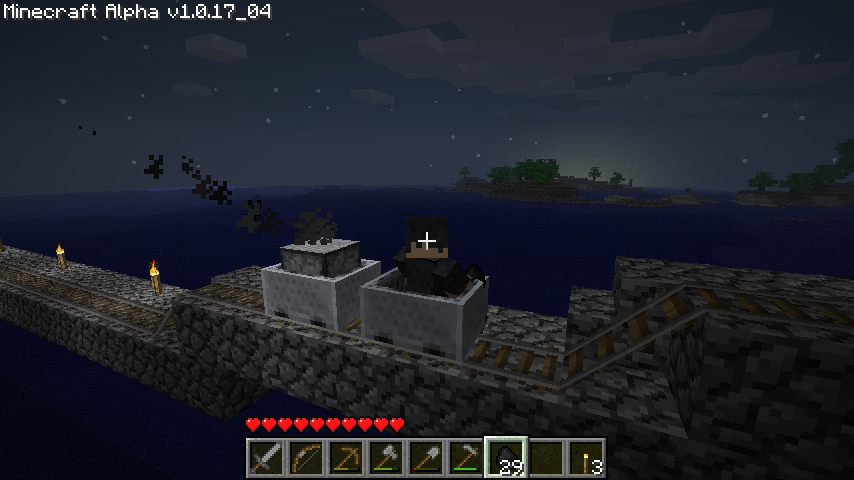
Task: Select the sword hotbar slot
Action: click(x=266, y=458)
